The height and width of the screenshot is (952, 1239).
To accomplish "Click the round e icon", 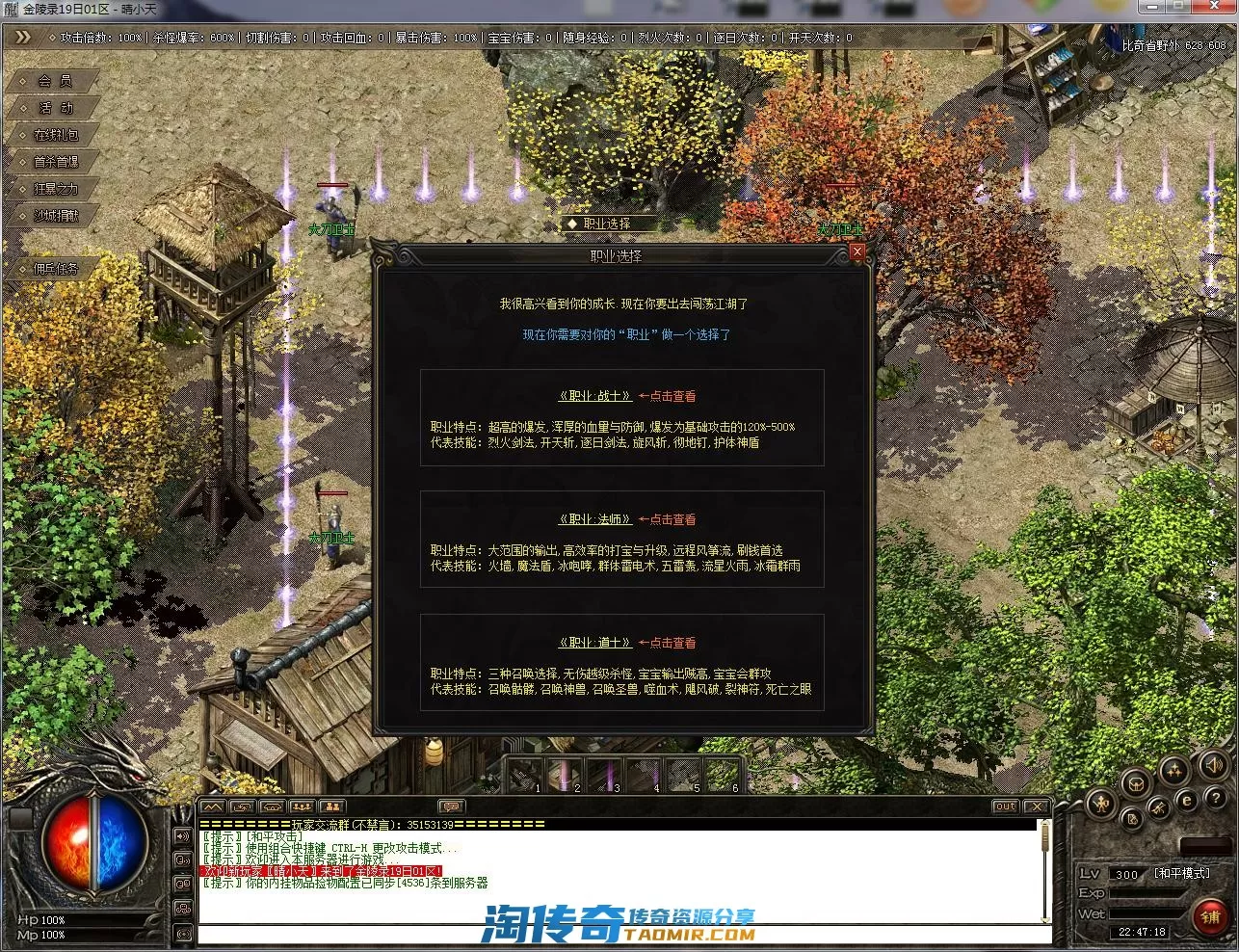I will (1187, 800).
